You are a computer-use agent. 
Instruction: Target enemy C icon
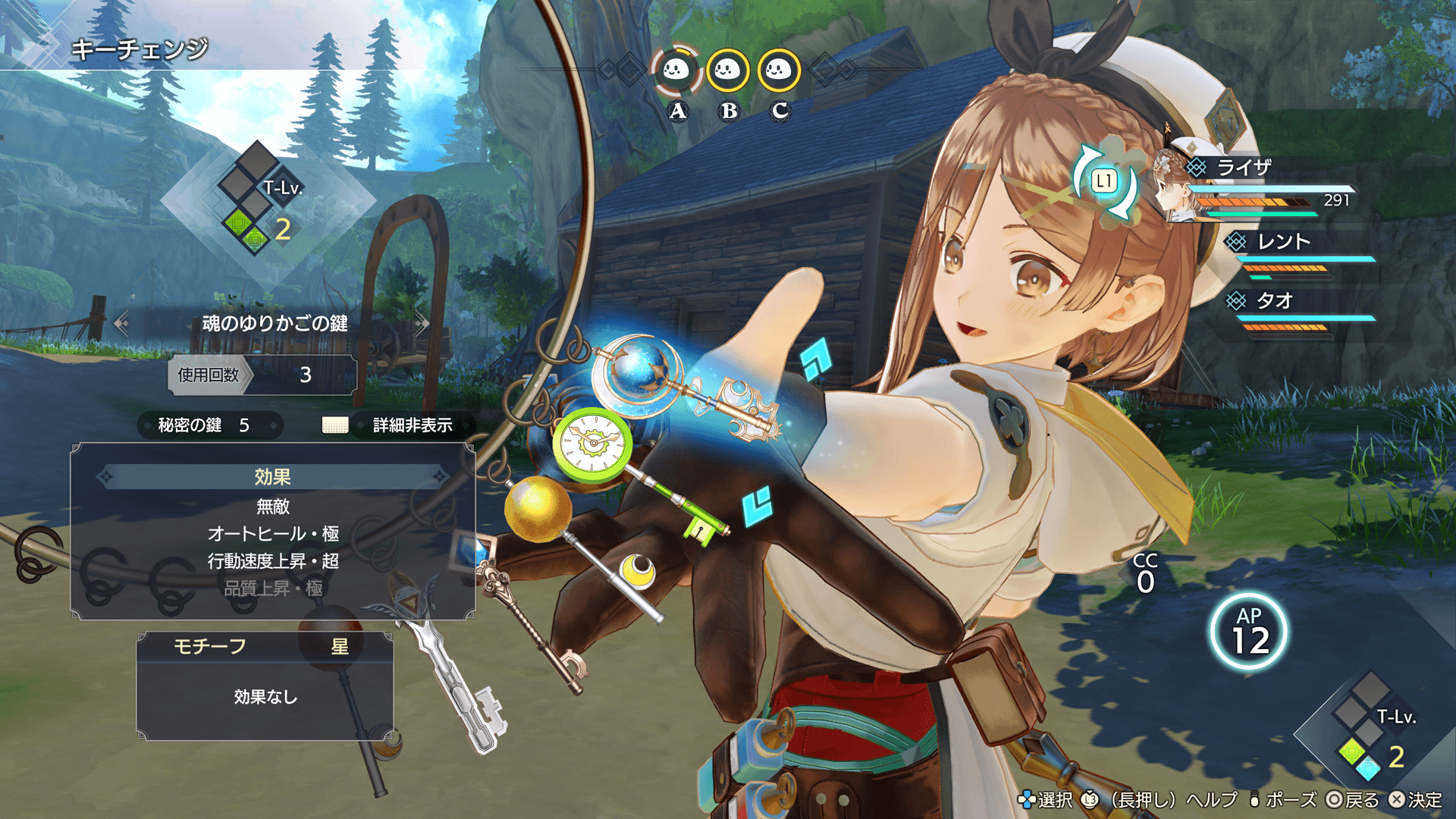coord(779,71)
